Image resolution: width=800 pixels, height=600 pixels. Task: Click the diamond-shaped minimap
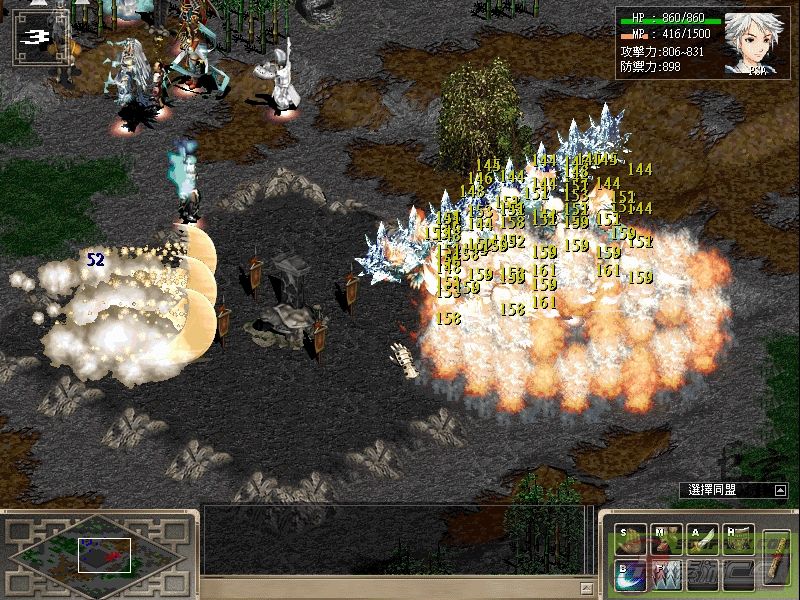[97, 553]
